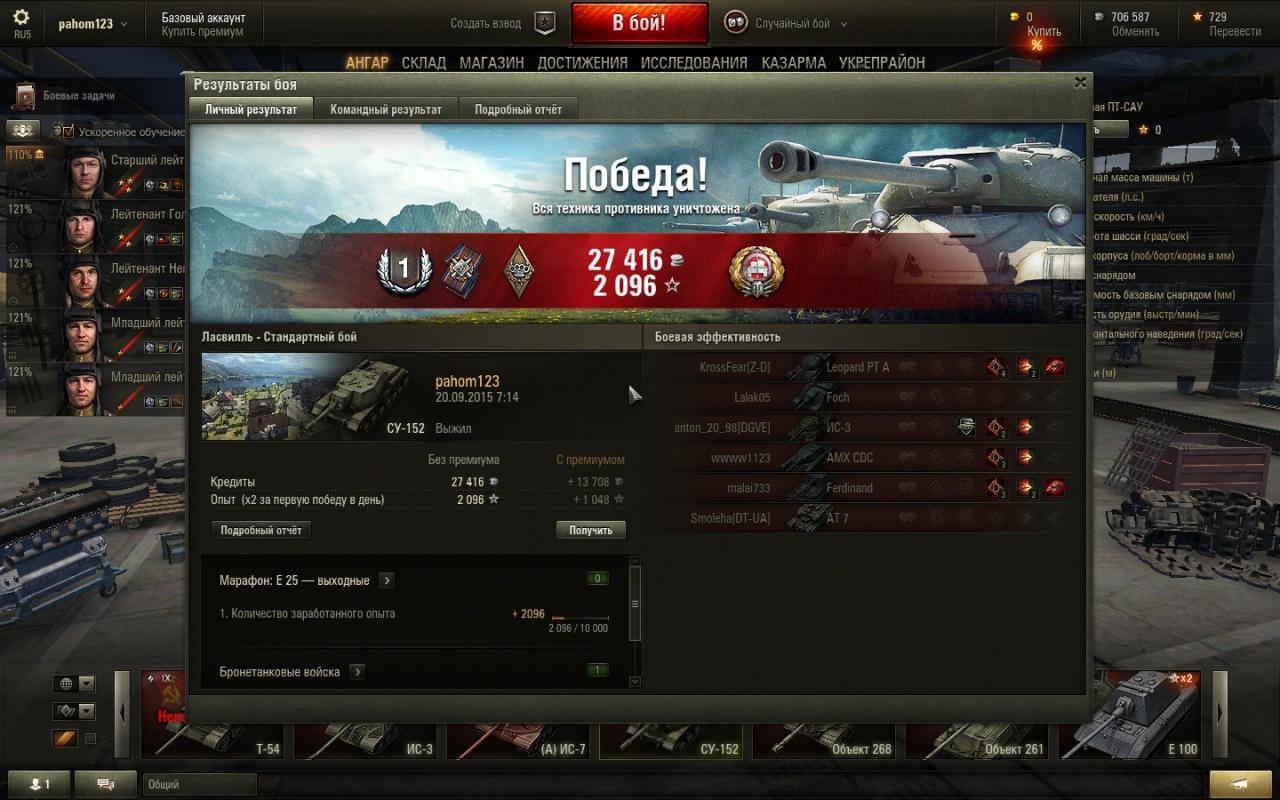This screenshot has width=1280, height=800.
Task: Expand the Марафон: Е 25 mission arrow
Action: click(386, 580)
